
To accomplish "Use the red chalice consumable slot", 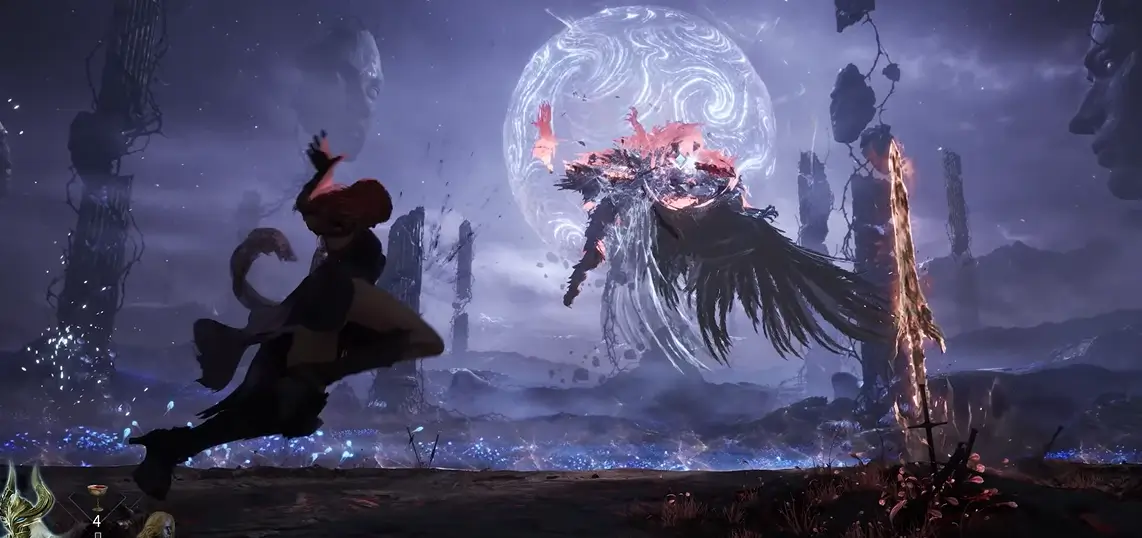I will click(97, 496).
